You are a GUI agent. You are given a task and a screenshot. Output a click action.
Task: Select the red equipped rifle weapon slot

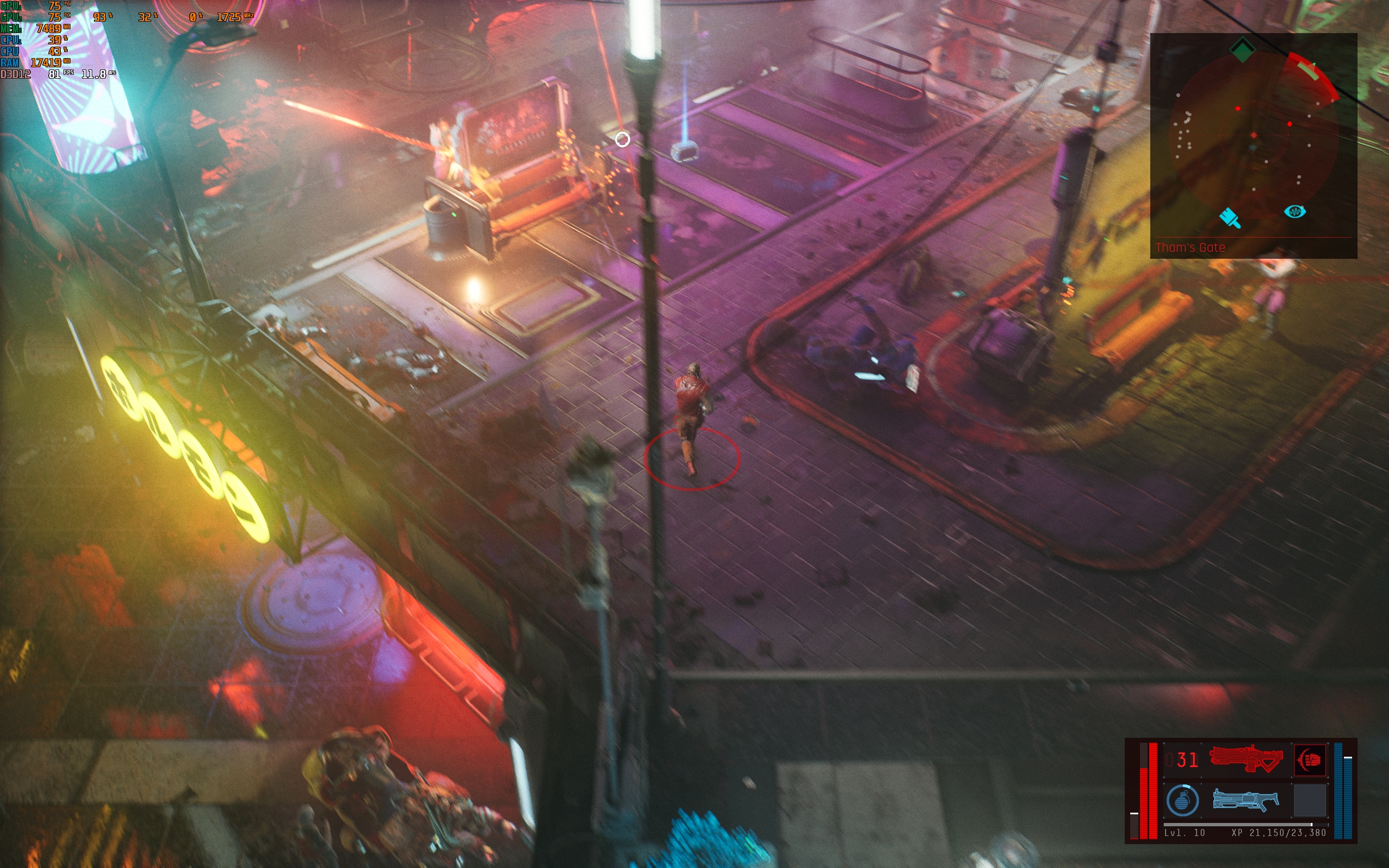(x=1246, y=759)
